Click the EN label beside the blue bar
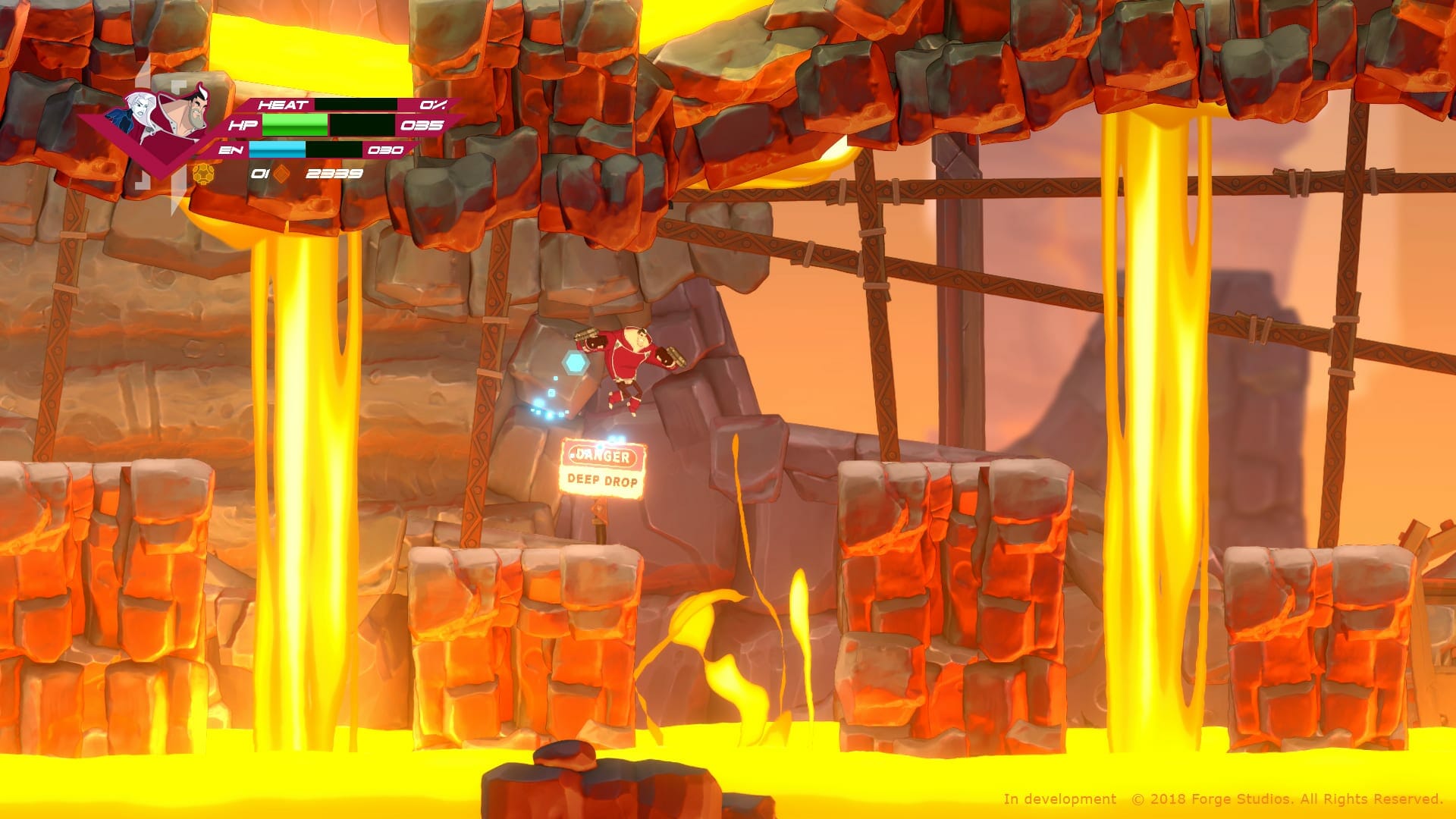 (230, 151)
